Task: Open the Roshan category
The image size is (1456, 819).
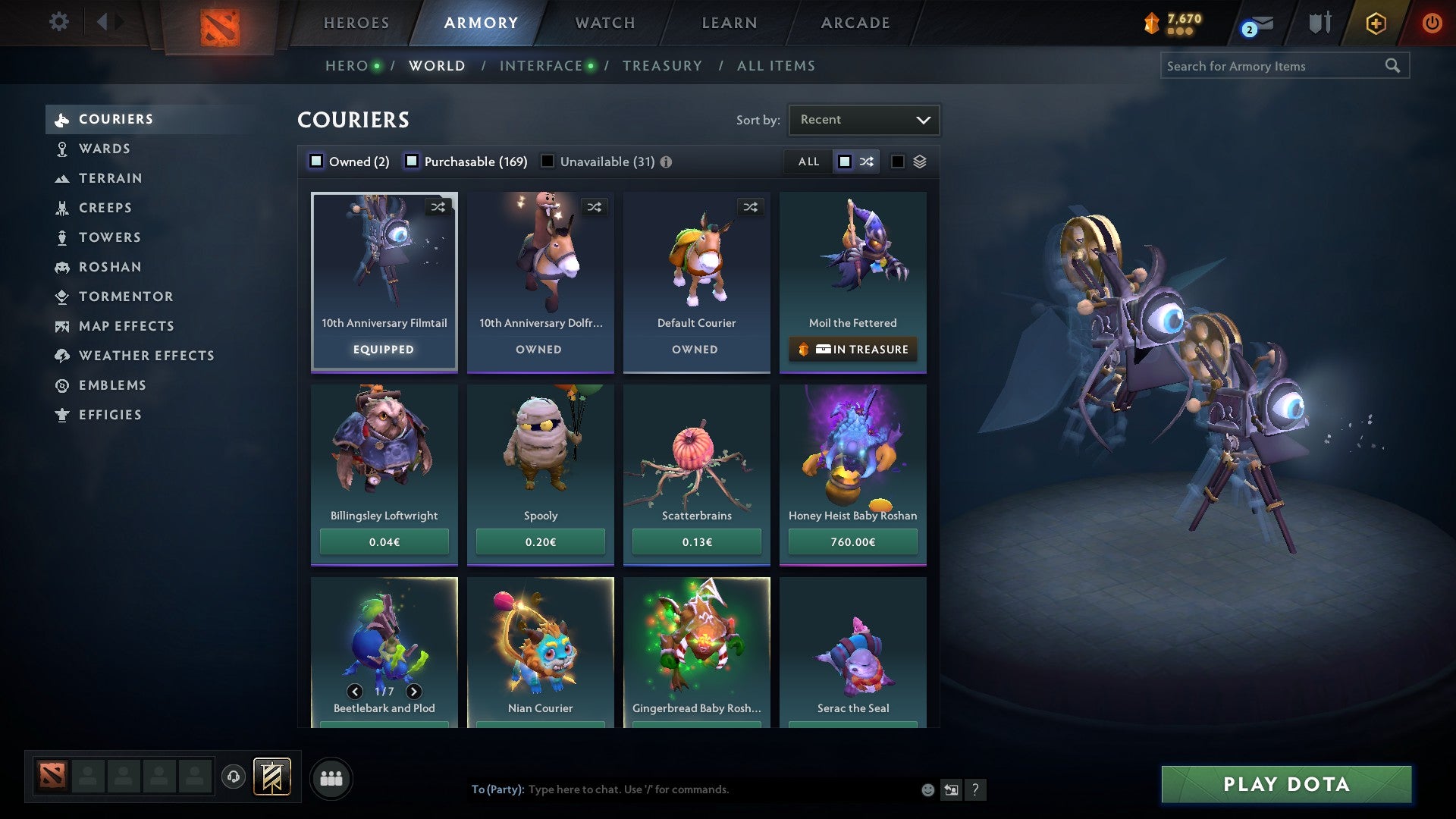Action: pyautogui.click(x=111, y=267)
